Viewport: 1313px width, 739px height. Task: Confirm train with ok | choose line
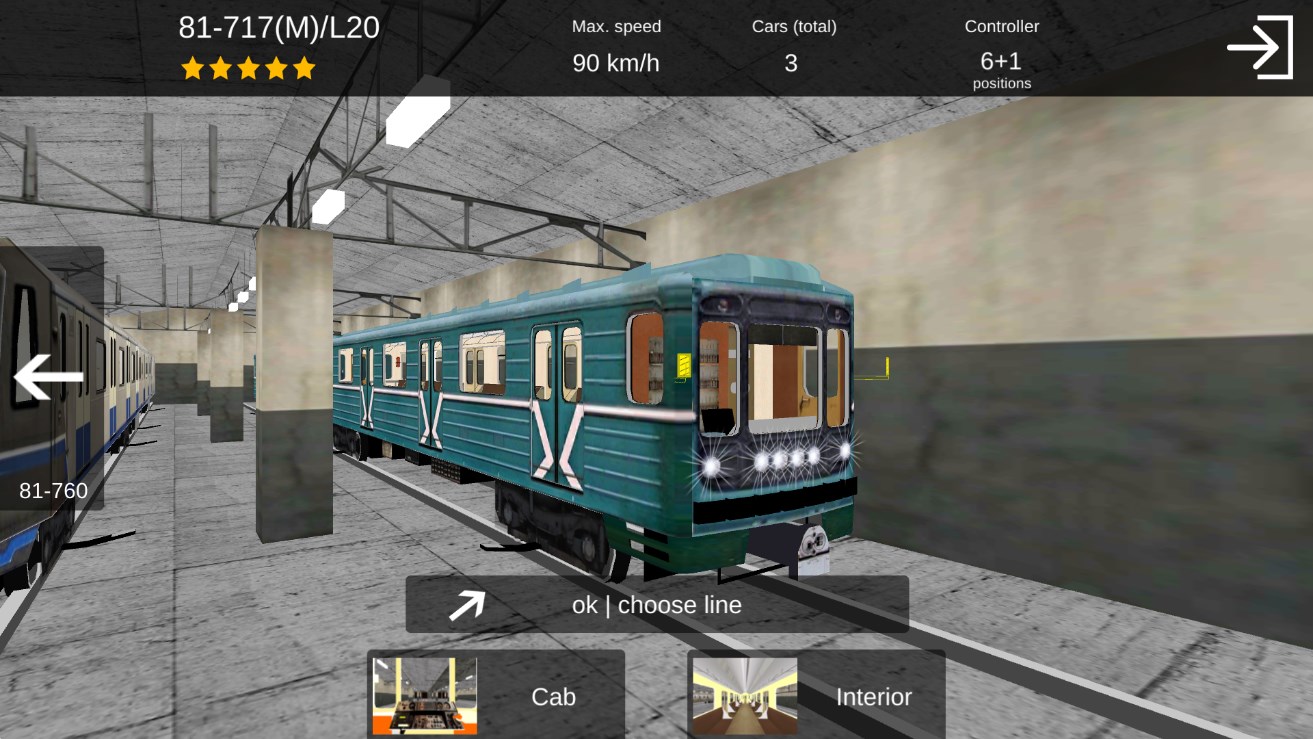click(656, 604)
